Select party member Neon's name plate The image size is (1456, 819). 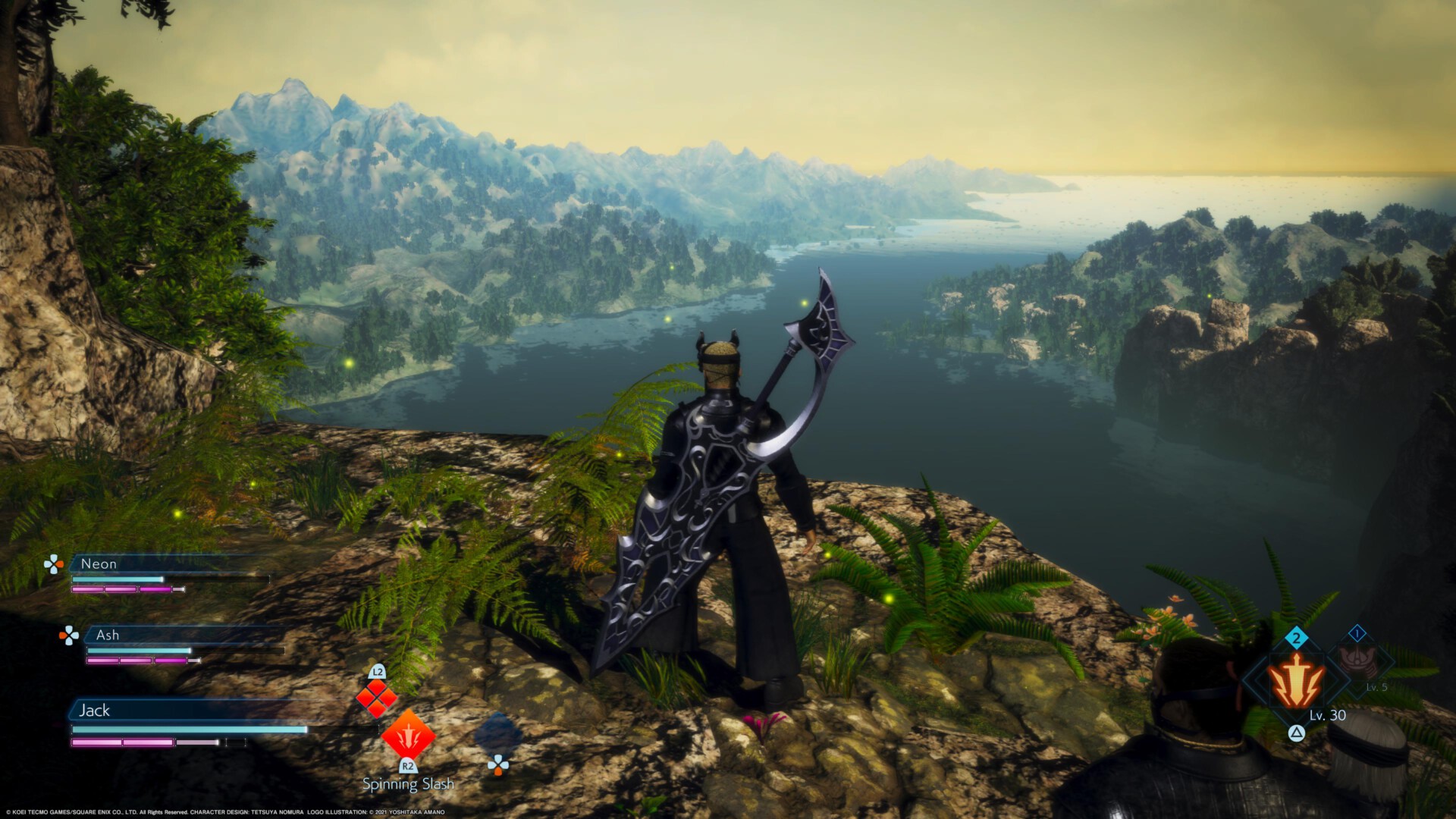click(99, 563)
